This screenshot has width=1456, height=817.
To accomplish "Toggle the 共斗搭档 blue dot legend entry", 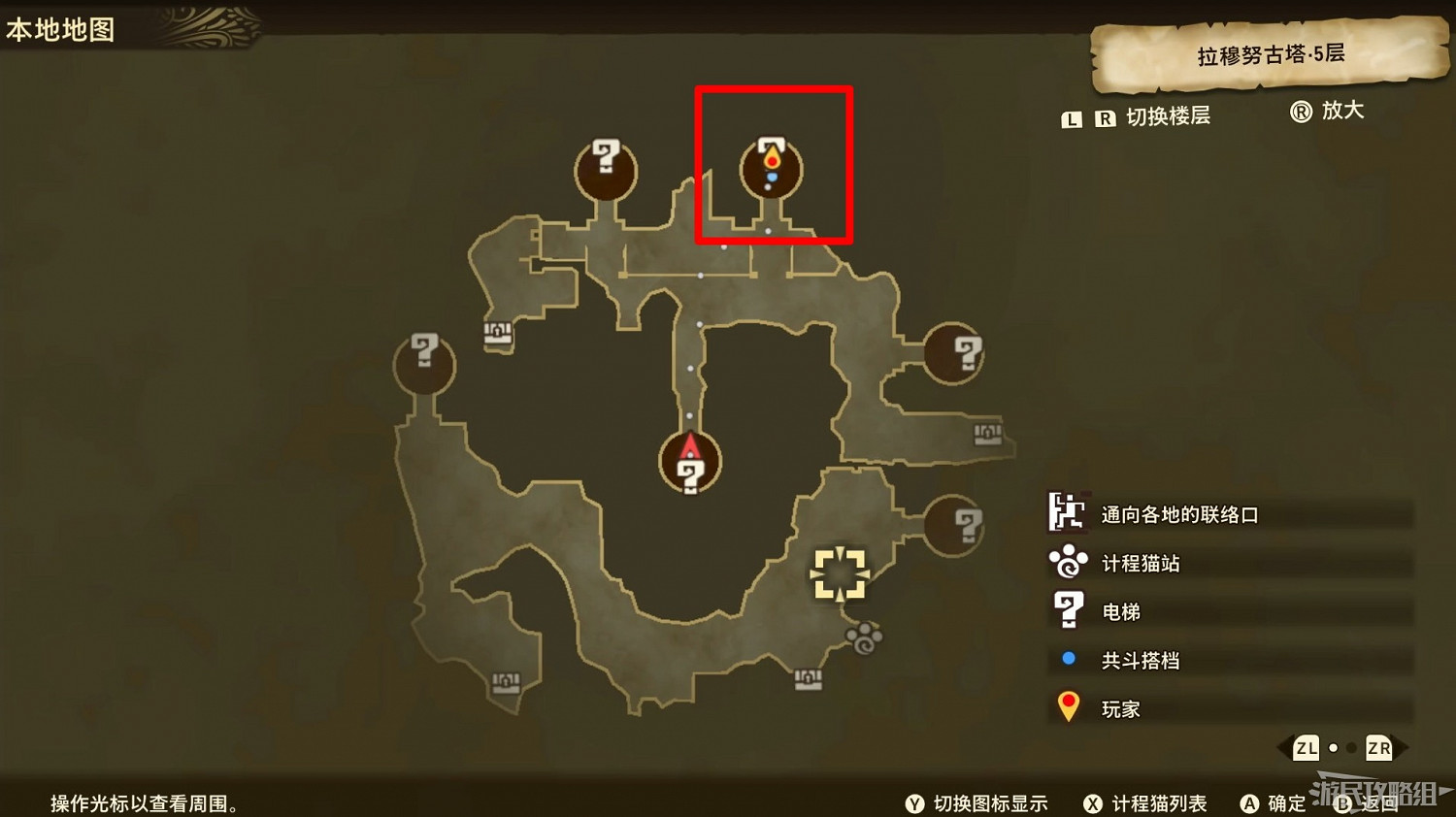I will (x=1068, y=660).
